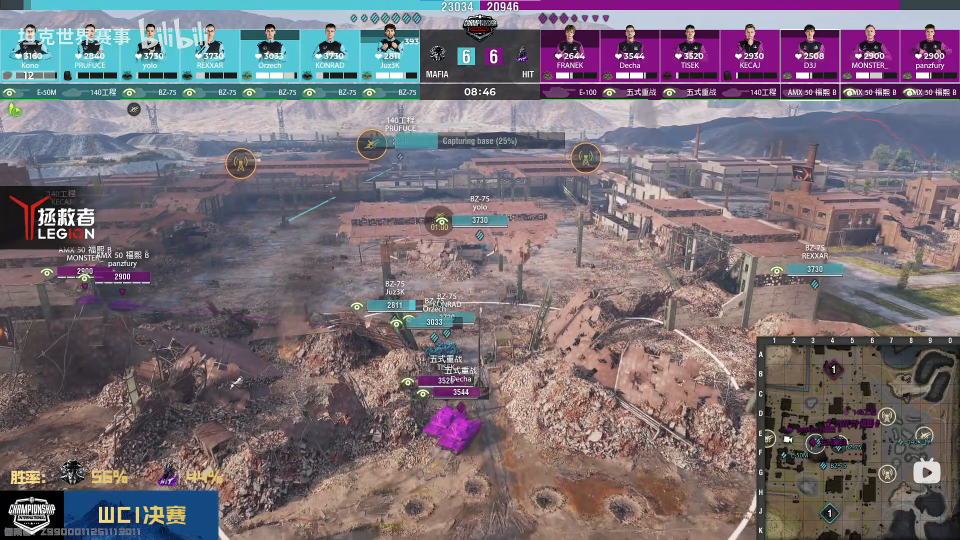Screen dimensions: 960x540
Task: Spectate D3J from the team panel
Action: [810, 52]
